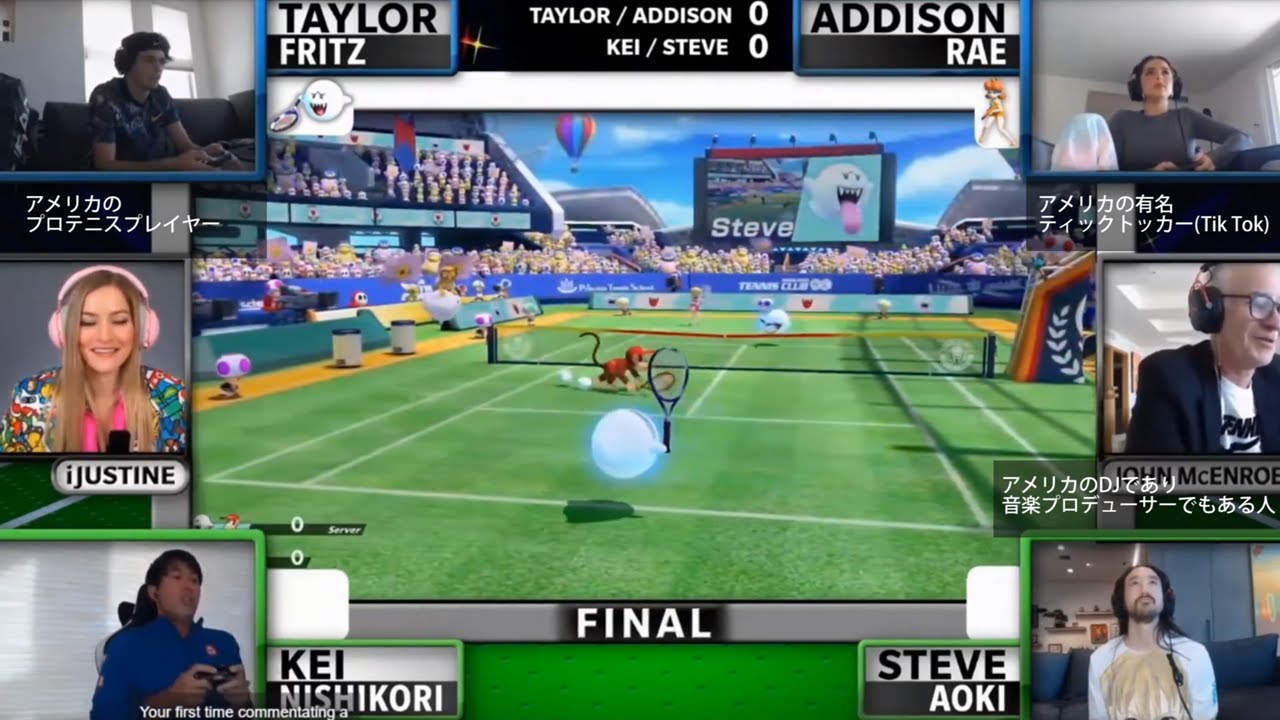Select Steve Aoki's webcam feed
This screenshot has width=1280, height=720.
[x=1152, y=630]
